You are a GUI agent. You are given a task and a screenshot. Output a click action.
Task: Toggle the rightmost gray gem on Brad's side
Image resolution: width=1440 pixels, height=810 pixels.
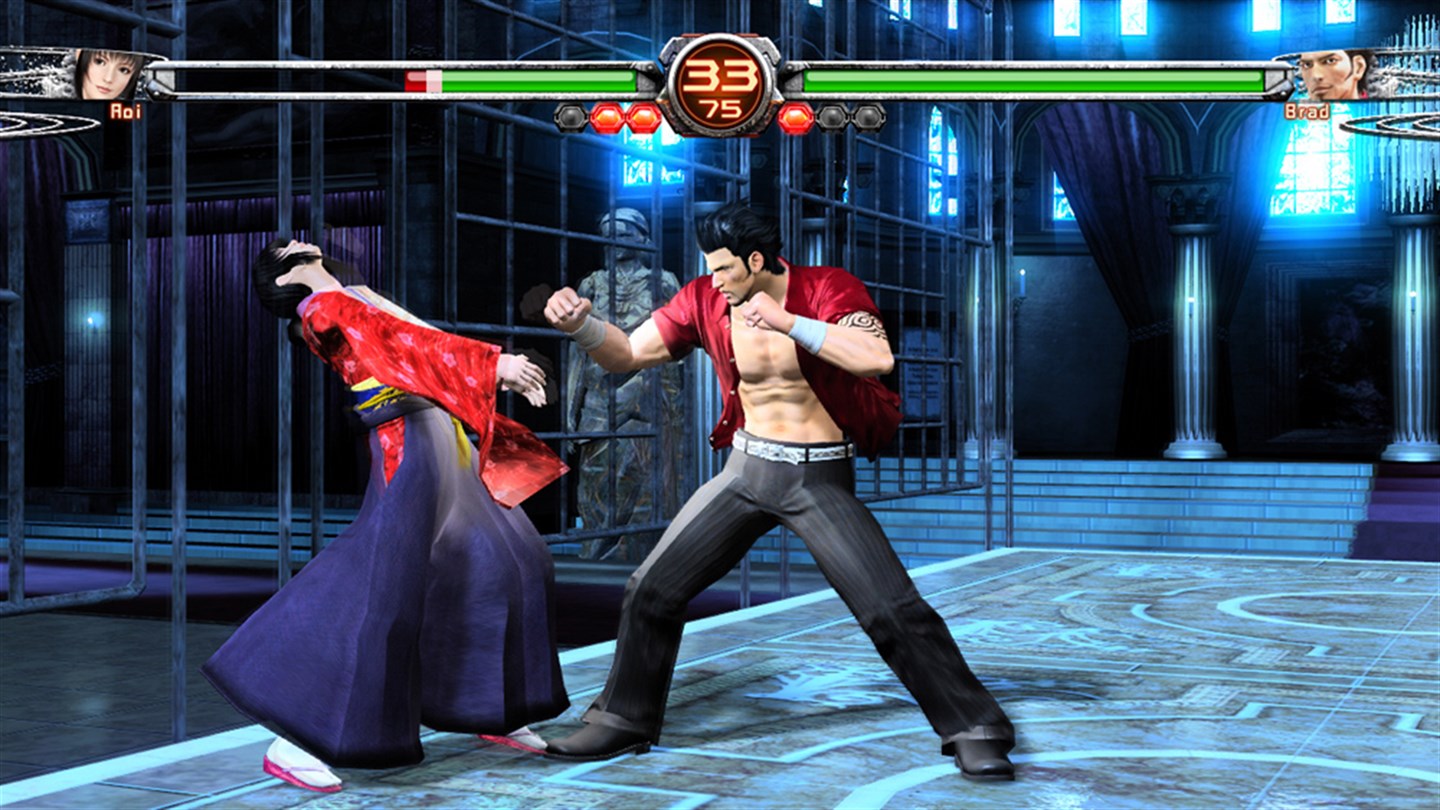coord(868,118)
